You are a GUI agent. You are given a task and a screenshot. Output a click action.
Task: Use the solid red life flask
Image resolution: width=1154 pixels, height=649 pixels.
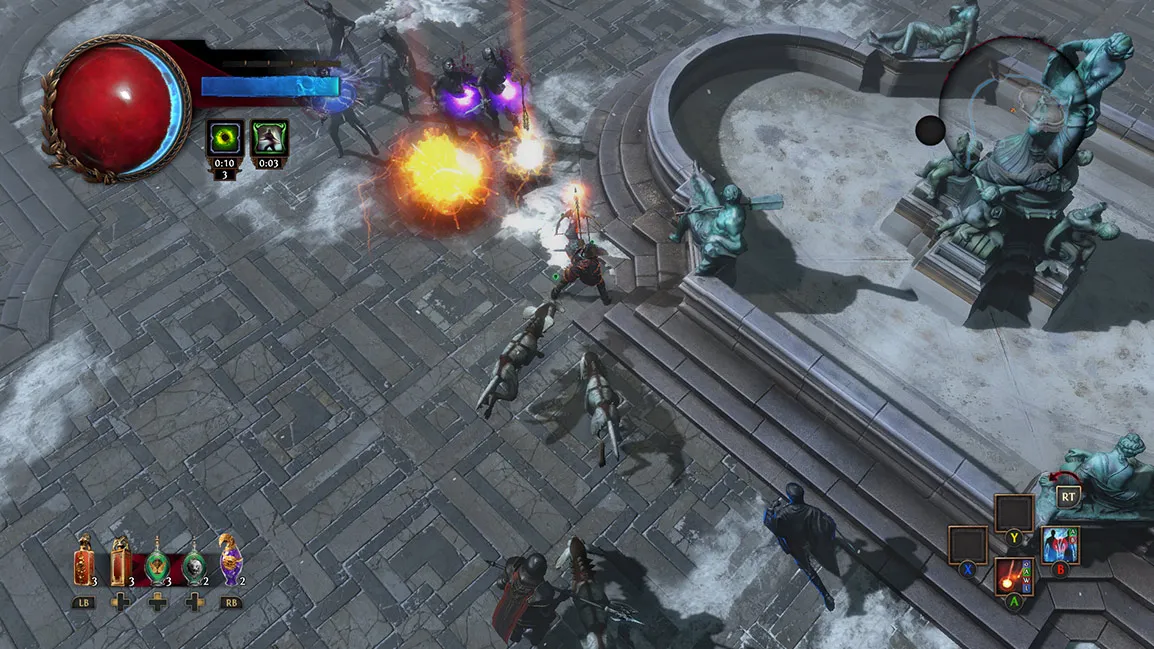coord(84,563)
